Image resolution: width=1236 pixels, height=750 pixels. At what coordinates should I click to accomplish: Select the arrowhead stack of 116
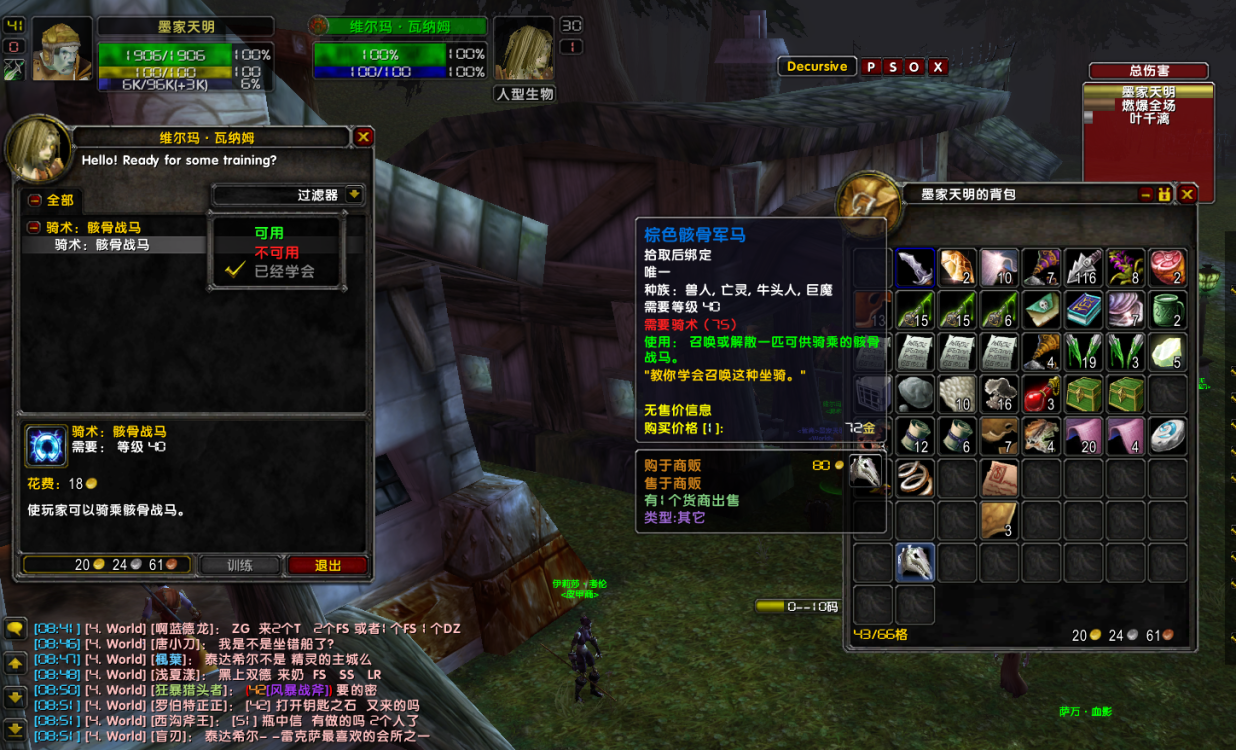coord(1083,268)
